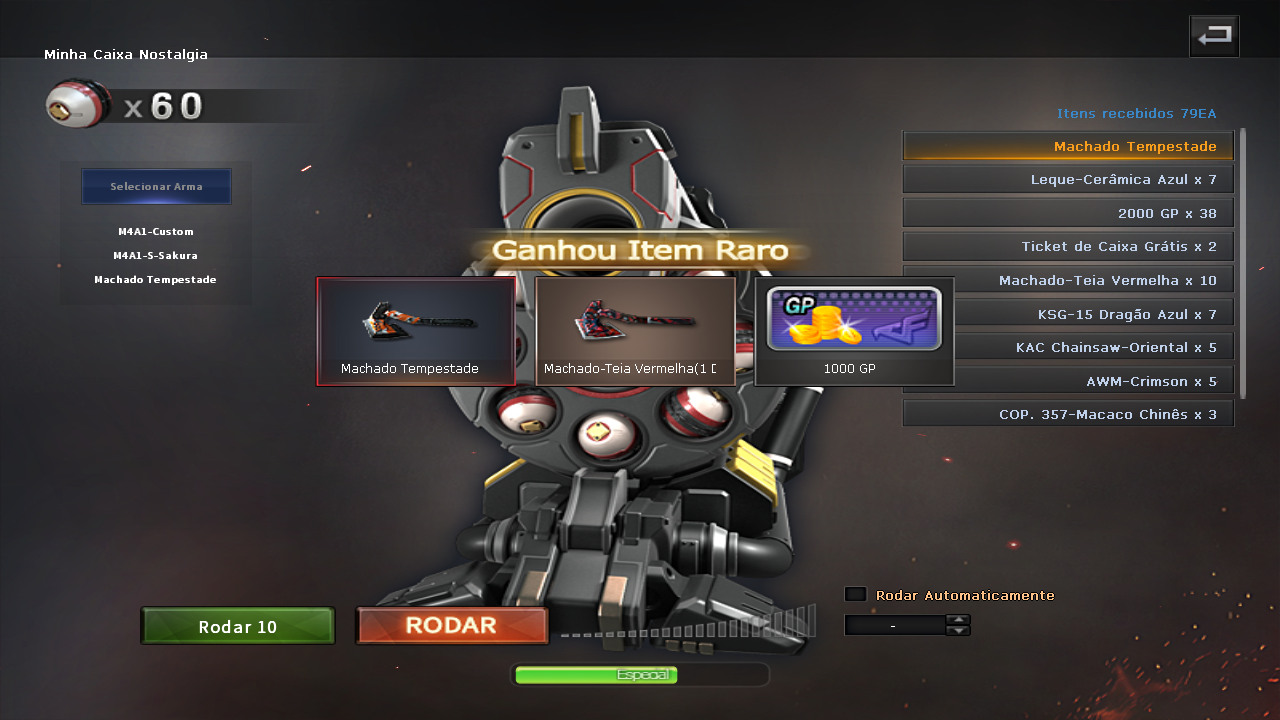Select Machado Tempestade in received items list
Viewport: 1280px width, 720px height.
[1068, 146]
